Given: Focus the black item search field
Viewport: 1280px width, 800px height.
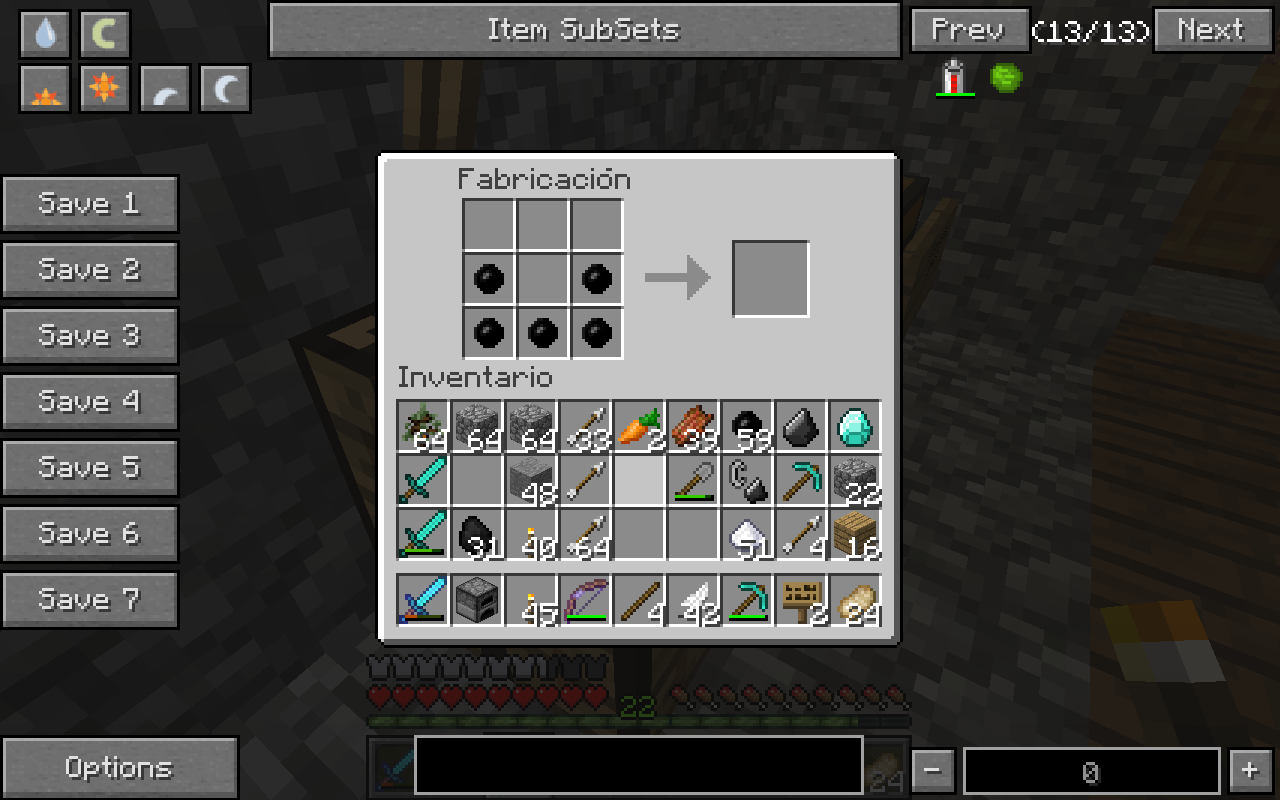Looking at the screenshot, I should click(638, 765).
